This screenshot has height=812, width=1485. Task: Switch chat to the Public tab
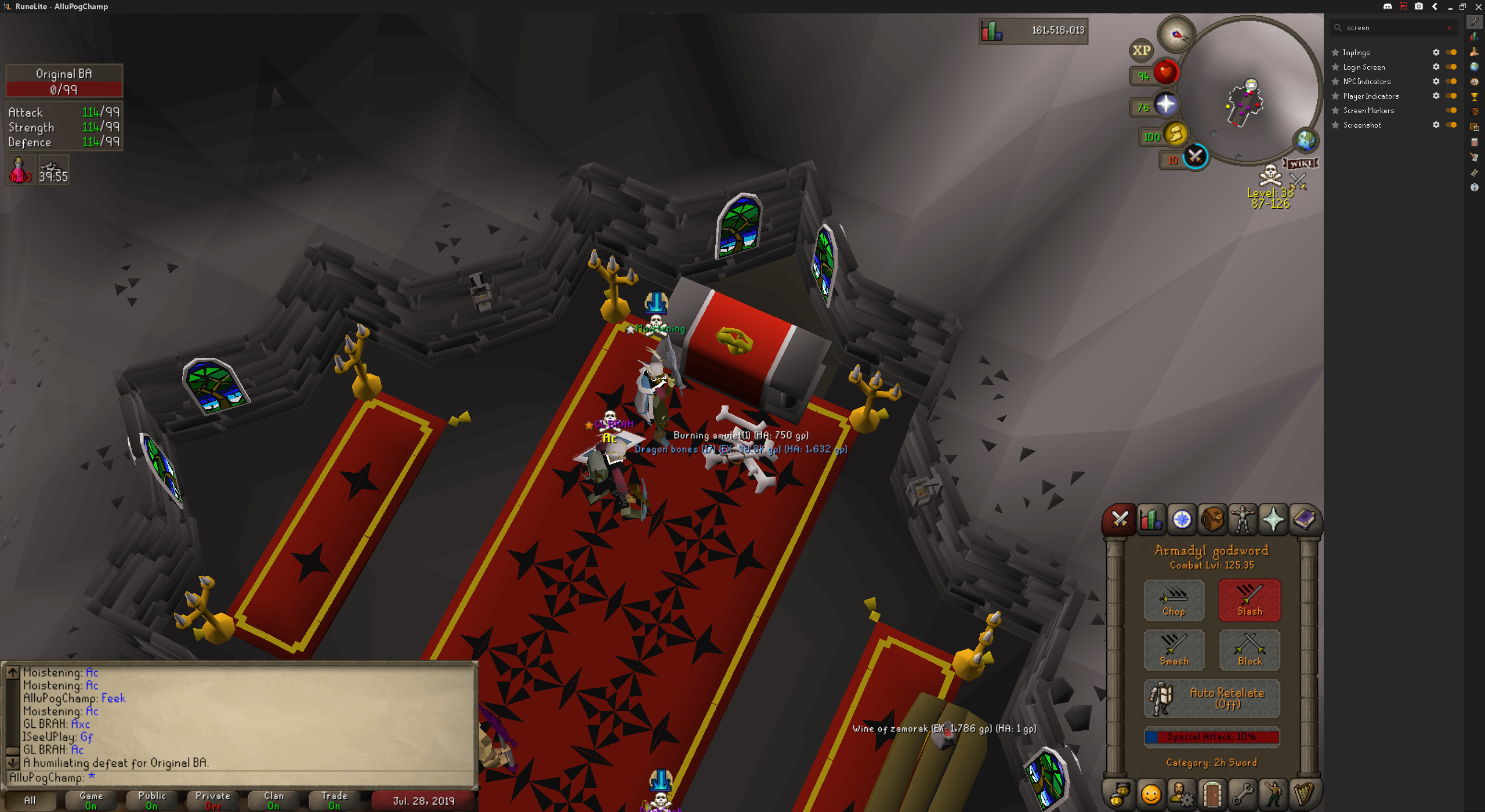[x=152, y=800]
